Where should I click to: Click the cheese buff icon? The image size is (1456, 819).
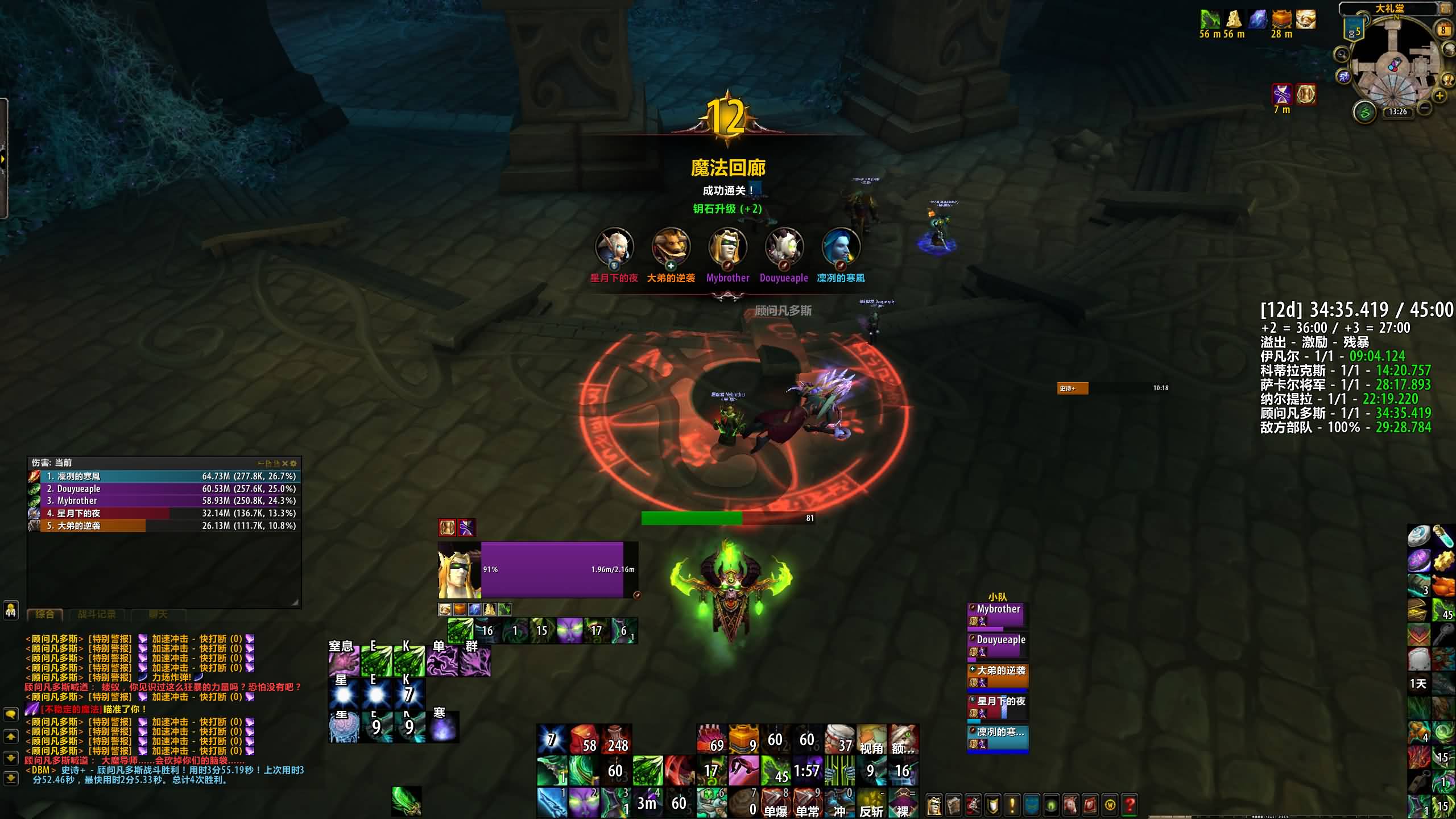click(x=1234, y=19)
